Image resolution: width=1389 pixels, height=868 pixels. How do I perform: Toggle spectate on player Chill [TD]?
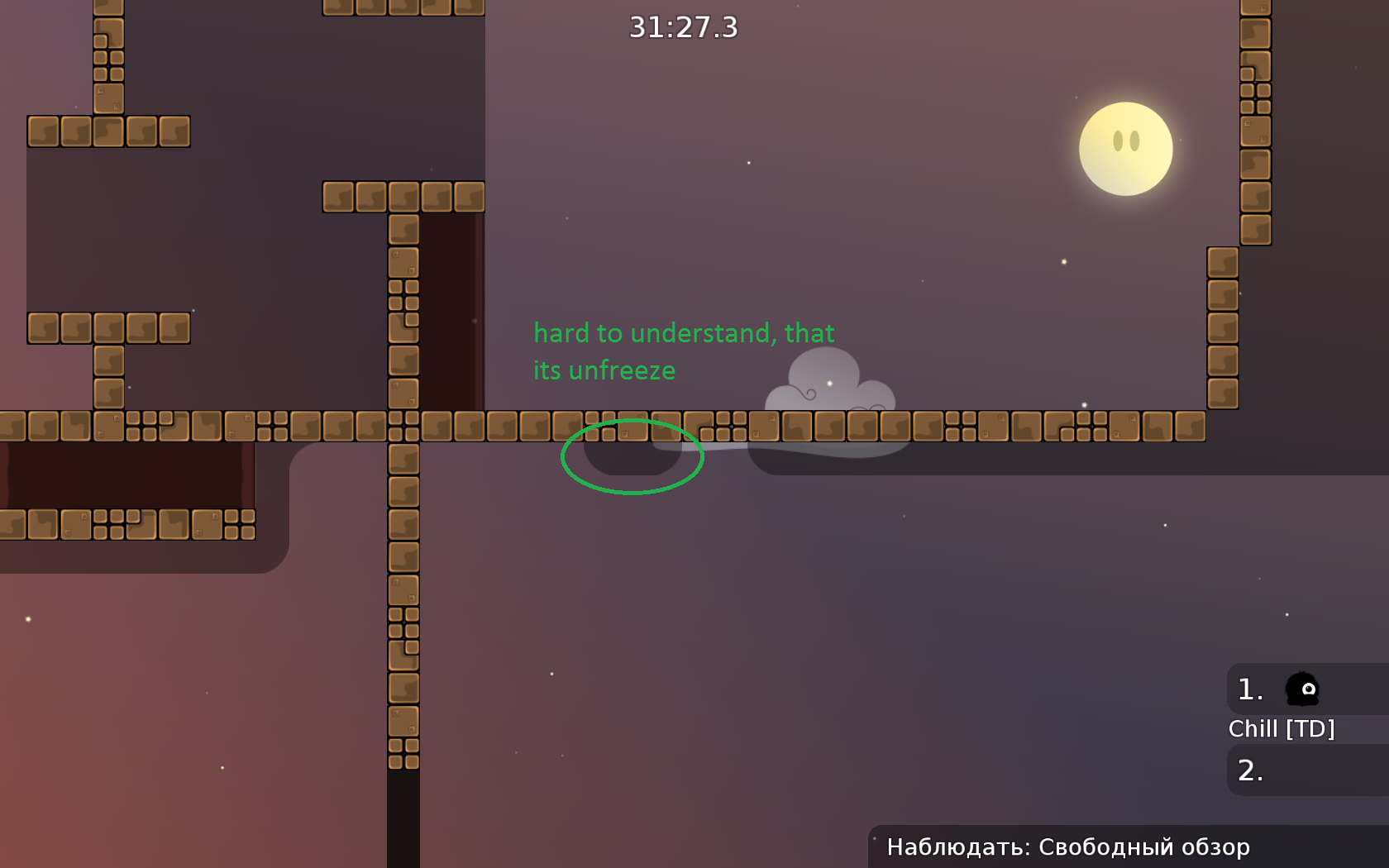point(1282,728)
